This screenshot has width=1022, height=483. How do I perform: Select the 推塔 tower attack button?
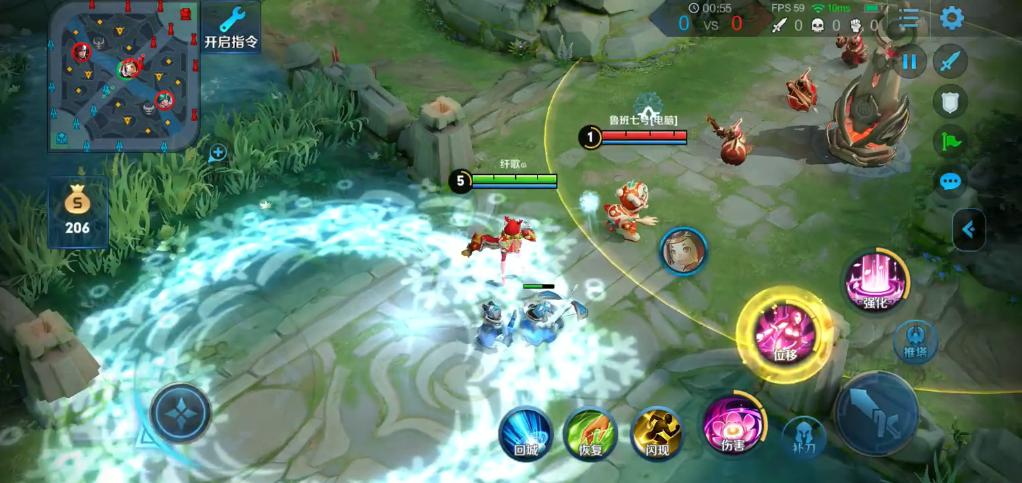click(x=915, y=341)
